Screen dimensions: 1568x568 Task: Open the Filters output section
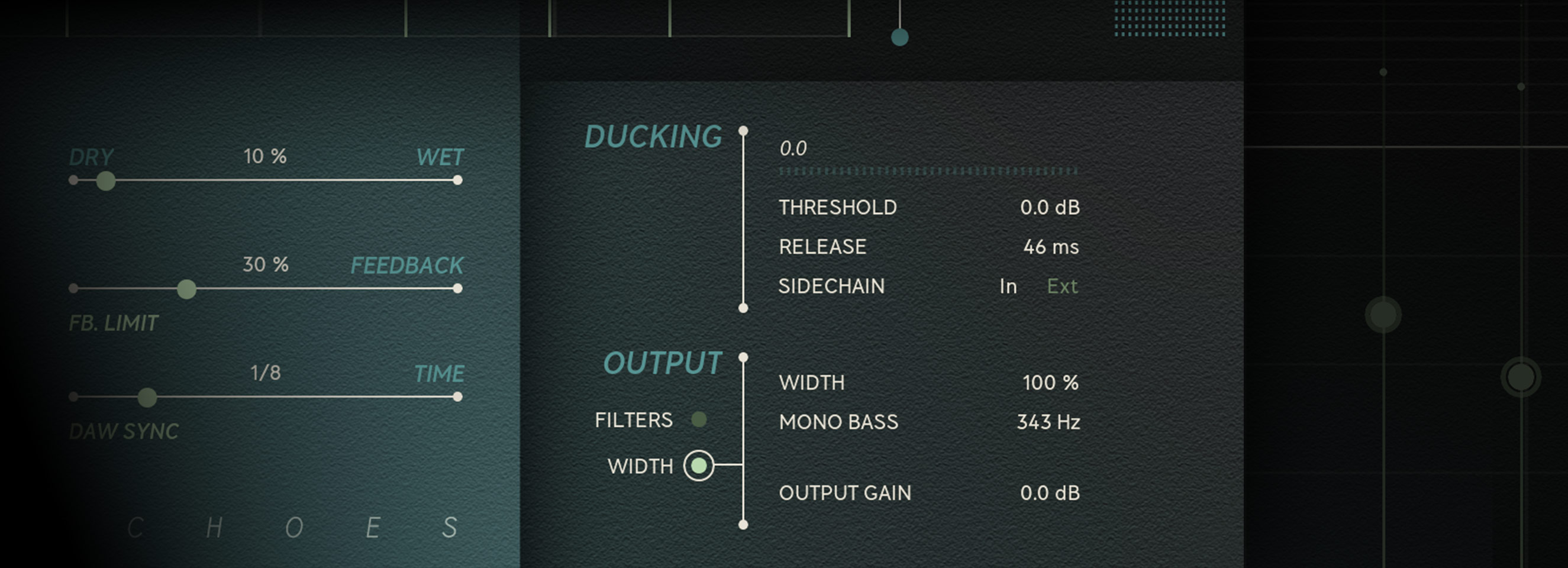coord(699,419)
